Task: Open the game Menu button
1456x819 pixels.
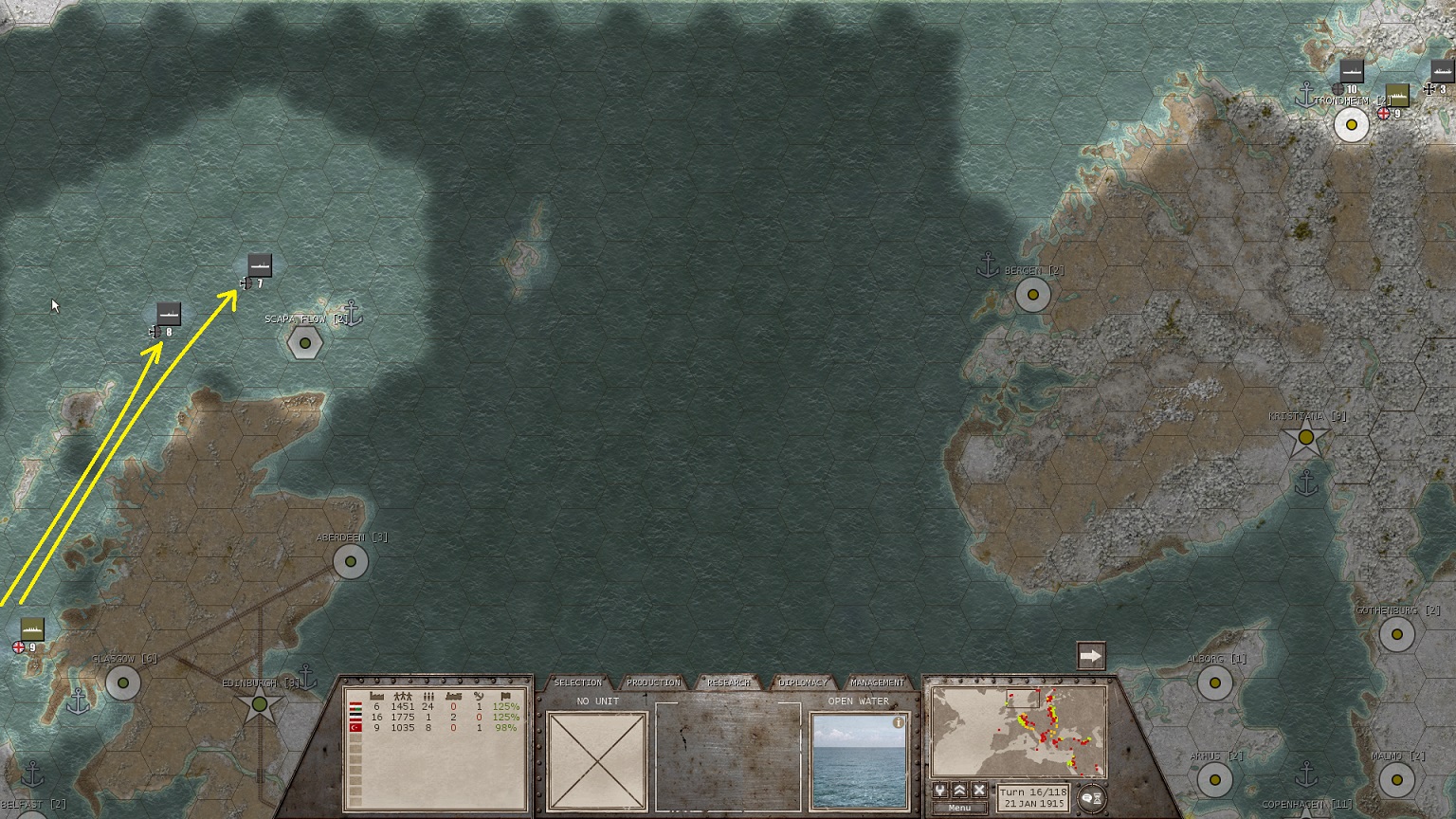Action: click(959, 808)
